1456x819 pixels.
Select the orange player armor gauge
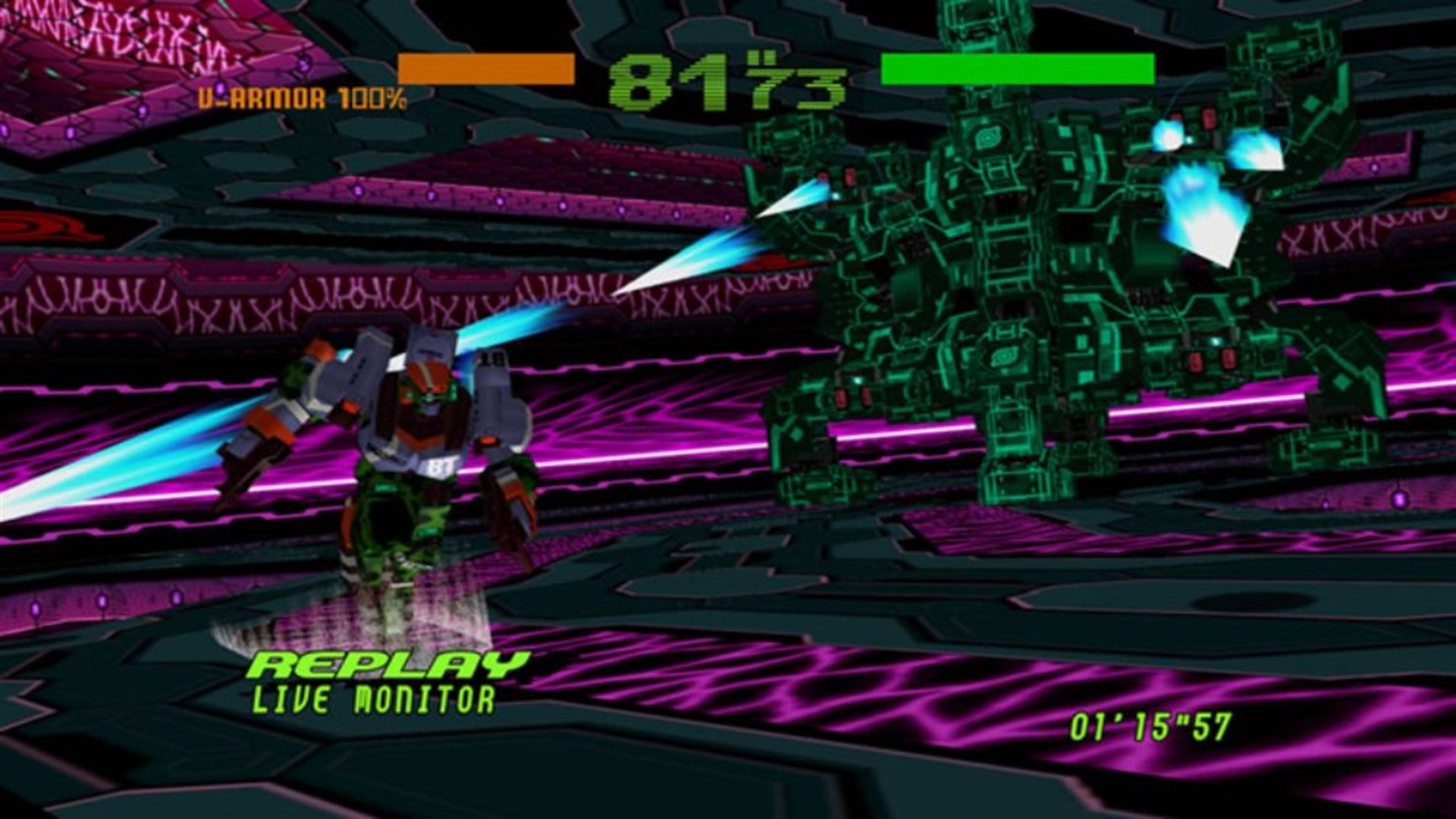pyautogui.click(x=483, y=68)
